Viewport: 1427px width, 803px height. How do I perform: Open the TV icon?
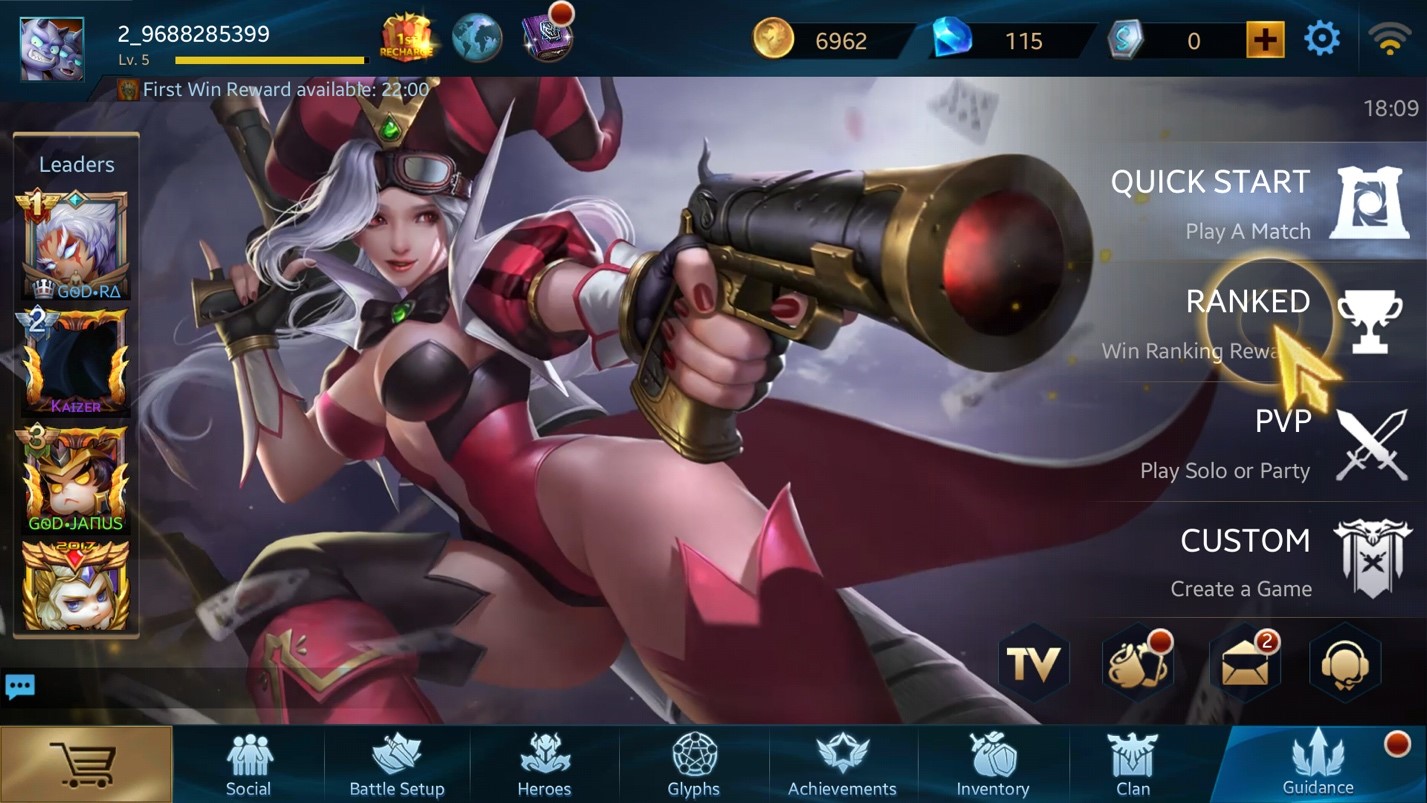tap(1034, 663)
